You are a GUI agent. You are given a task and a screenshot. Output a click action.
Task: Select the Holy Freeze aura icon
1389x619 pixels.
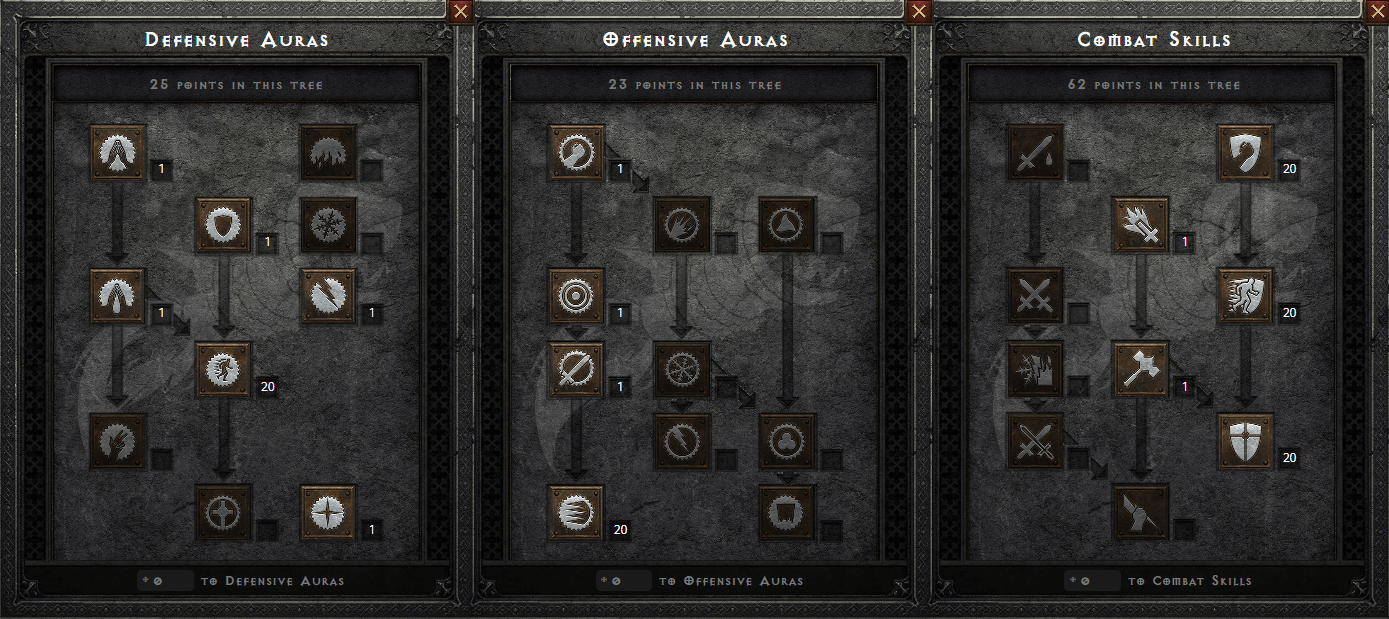click(683, 369)
